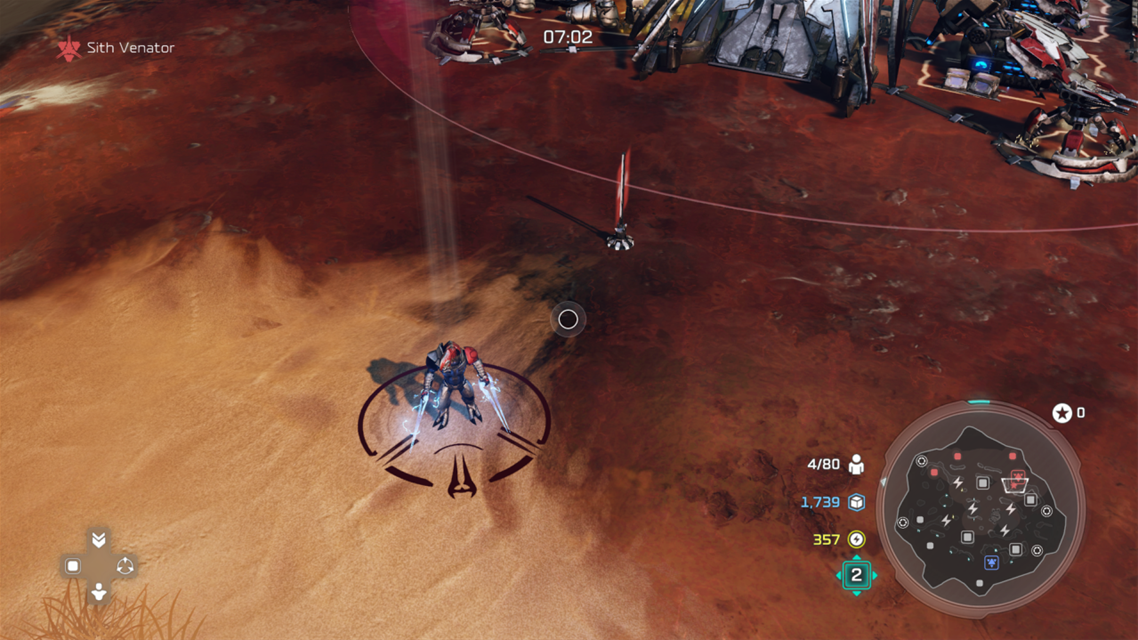This screenshot has width=1138, height=640.
Task: Activate the square base shortcut icon
Action: click(73, 566)
